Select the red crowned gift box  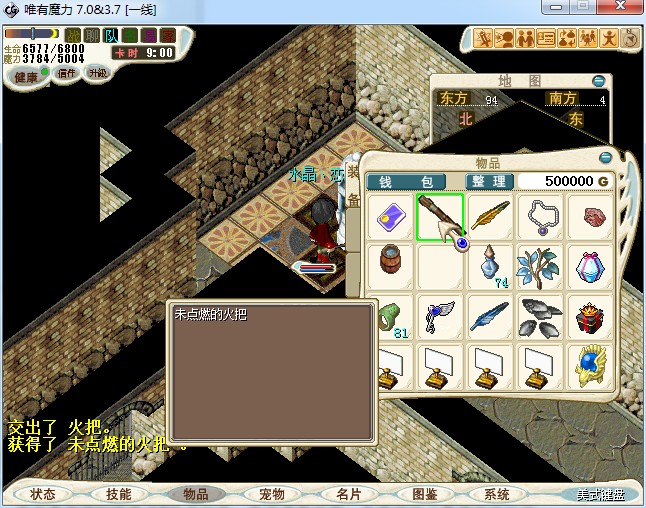click(590, 317)
